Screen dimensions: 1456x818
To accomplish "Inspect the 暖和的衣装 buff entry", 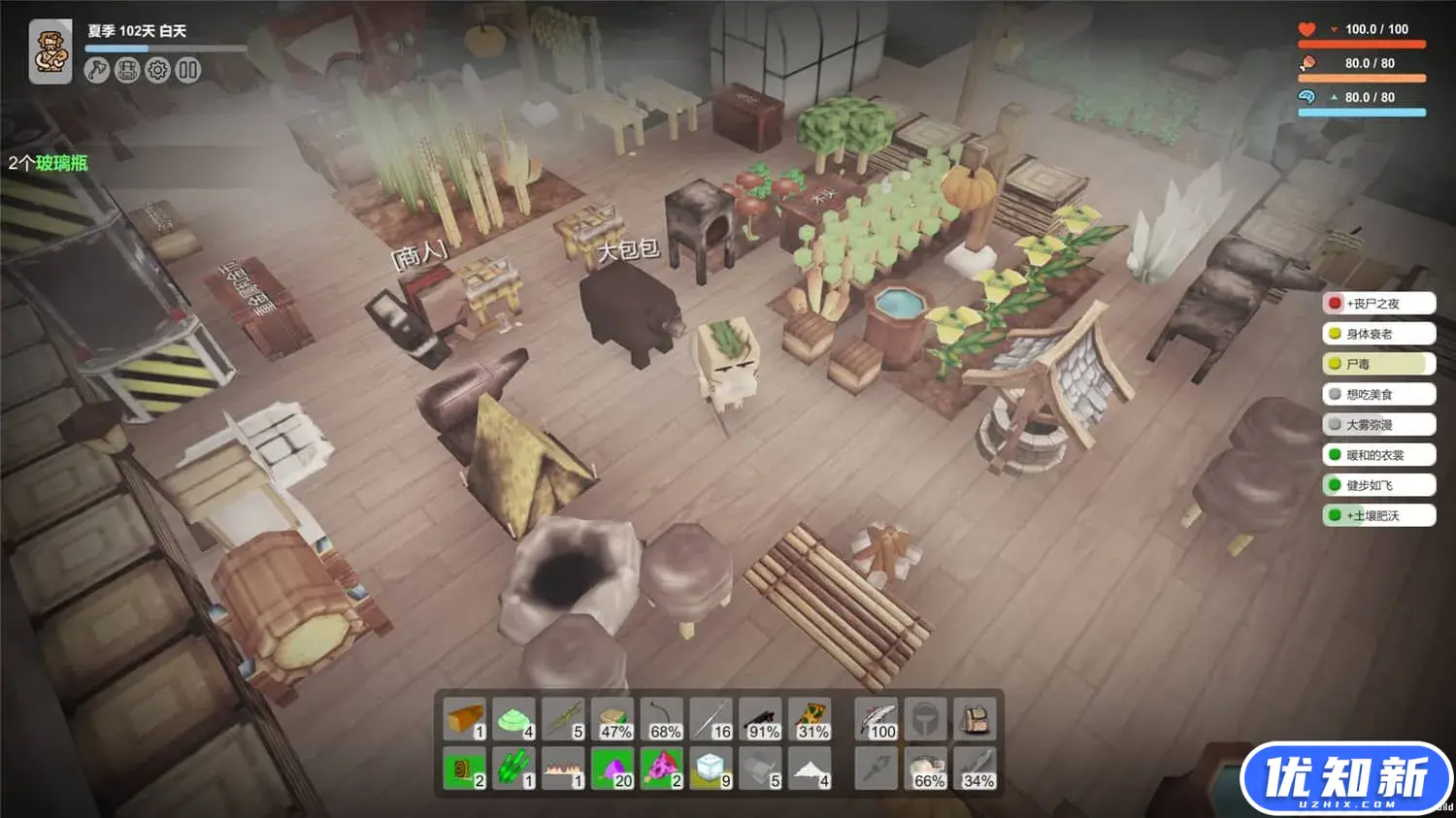I will [1378, 455].
